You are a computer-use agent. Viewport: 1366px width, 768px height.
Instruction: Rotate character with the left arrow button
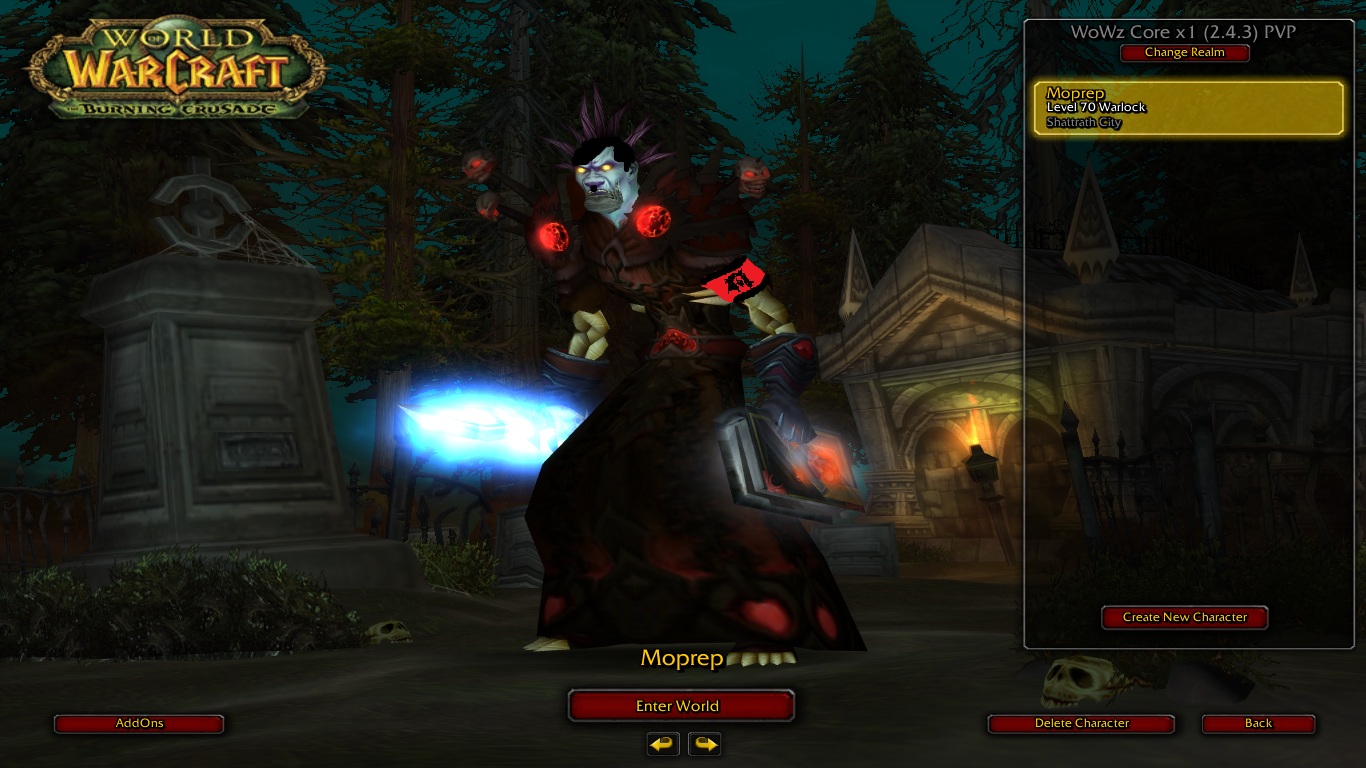[x=663, y=744]
